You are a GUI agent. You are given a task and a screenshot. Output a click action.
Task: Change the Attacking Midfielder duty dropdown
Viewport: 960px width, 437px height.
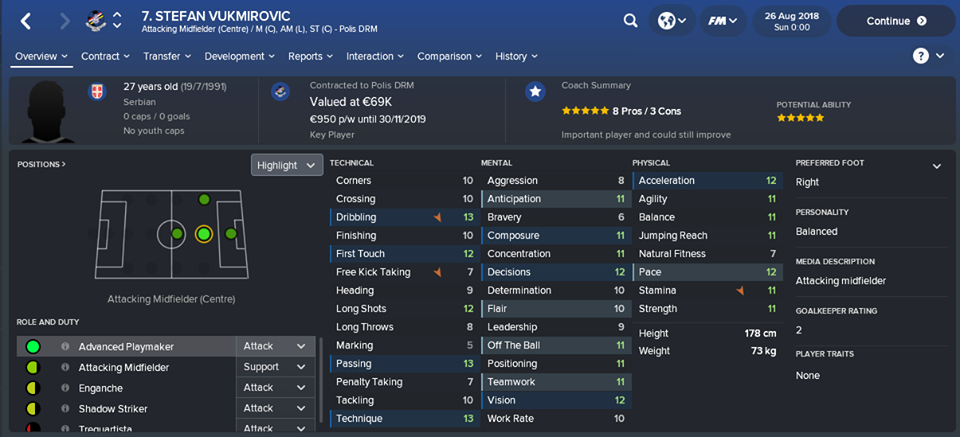click(x=274, y=367)
